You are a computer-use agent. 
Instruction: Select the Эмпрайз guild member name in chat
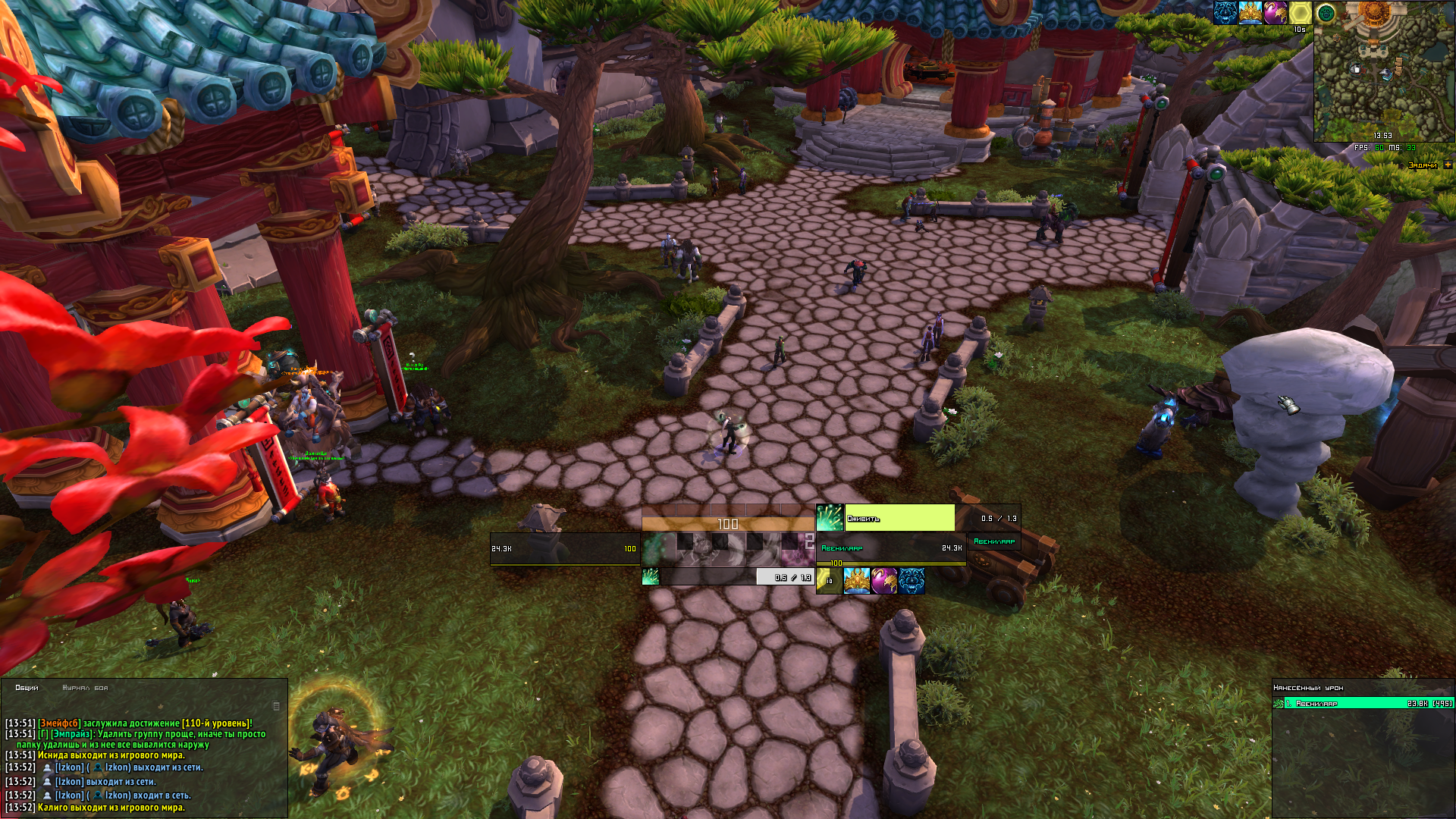tap(72, 734)
